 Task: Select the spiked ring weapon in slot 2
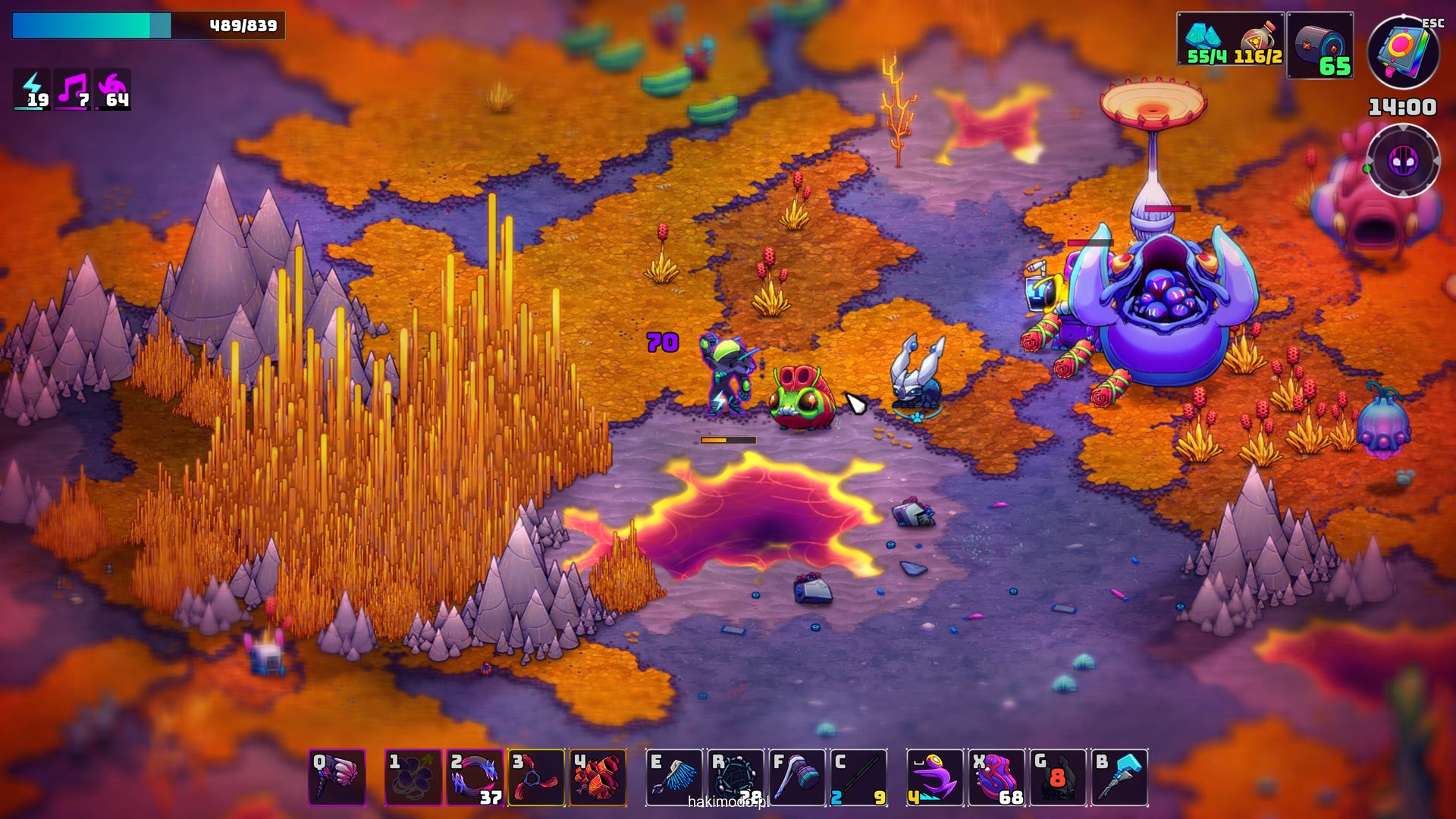click(475, 777)
